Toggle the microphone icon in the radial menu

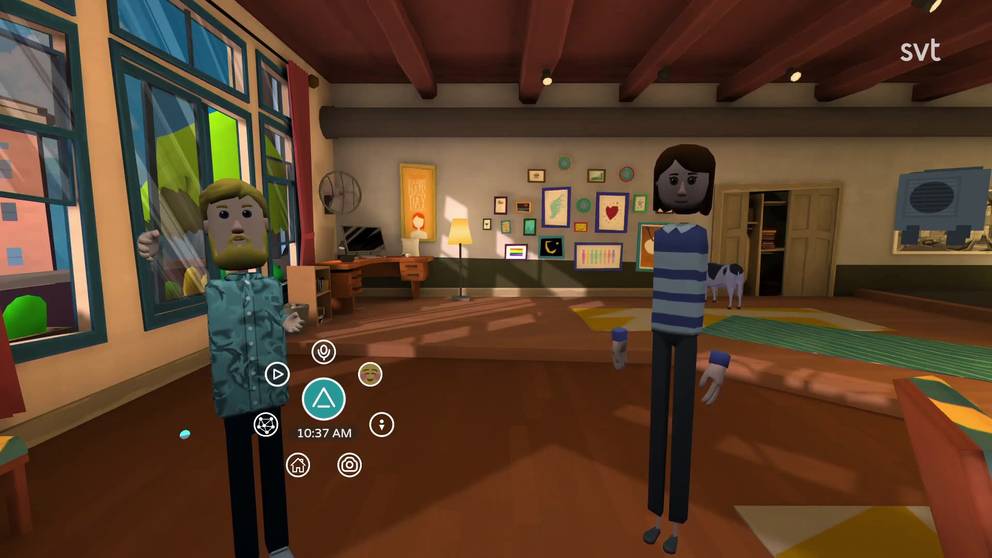coord(323,351)
